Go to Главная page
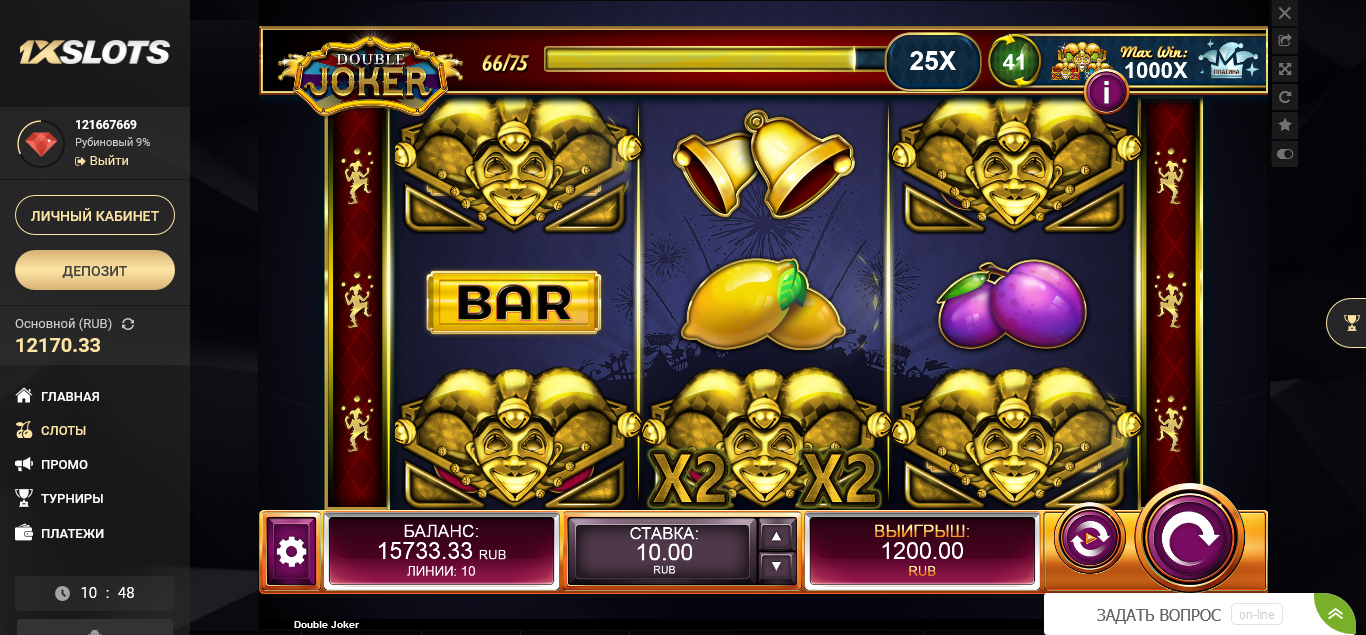 70,396
